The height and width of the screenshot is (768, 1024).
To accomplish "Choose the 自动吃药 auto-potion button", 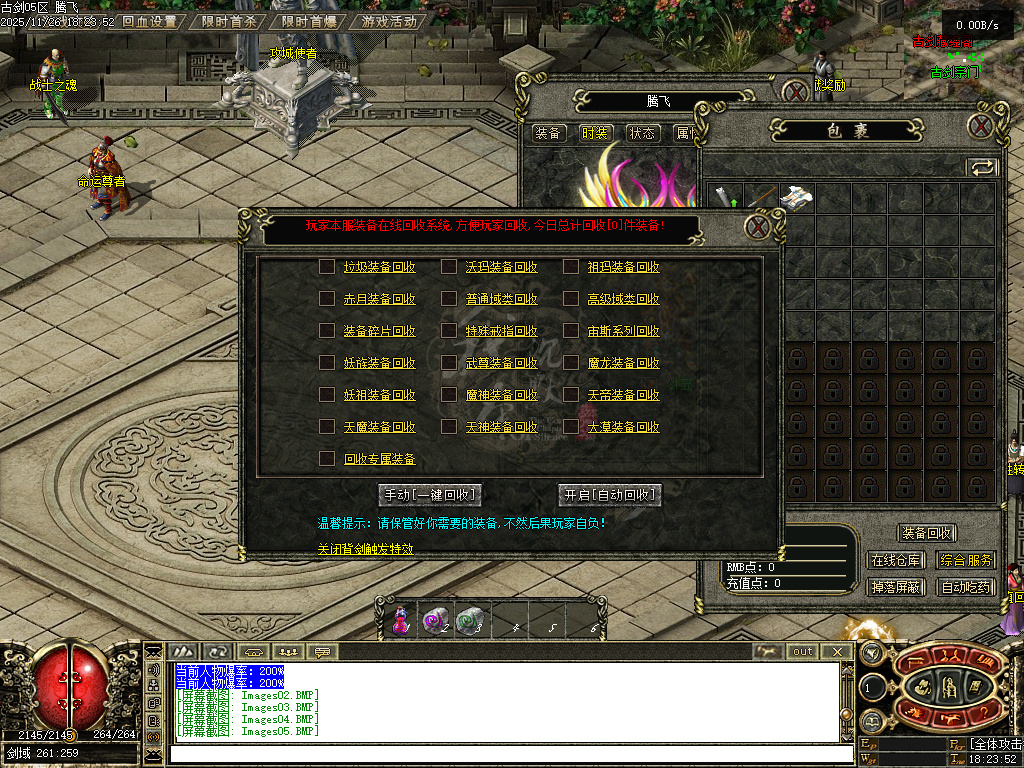I will point(967,587).
